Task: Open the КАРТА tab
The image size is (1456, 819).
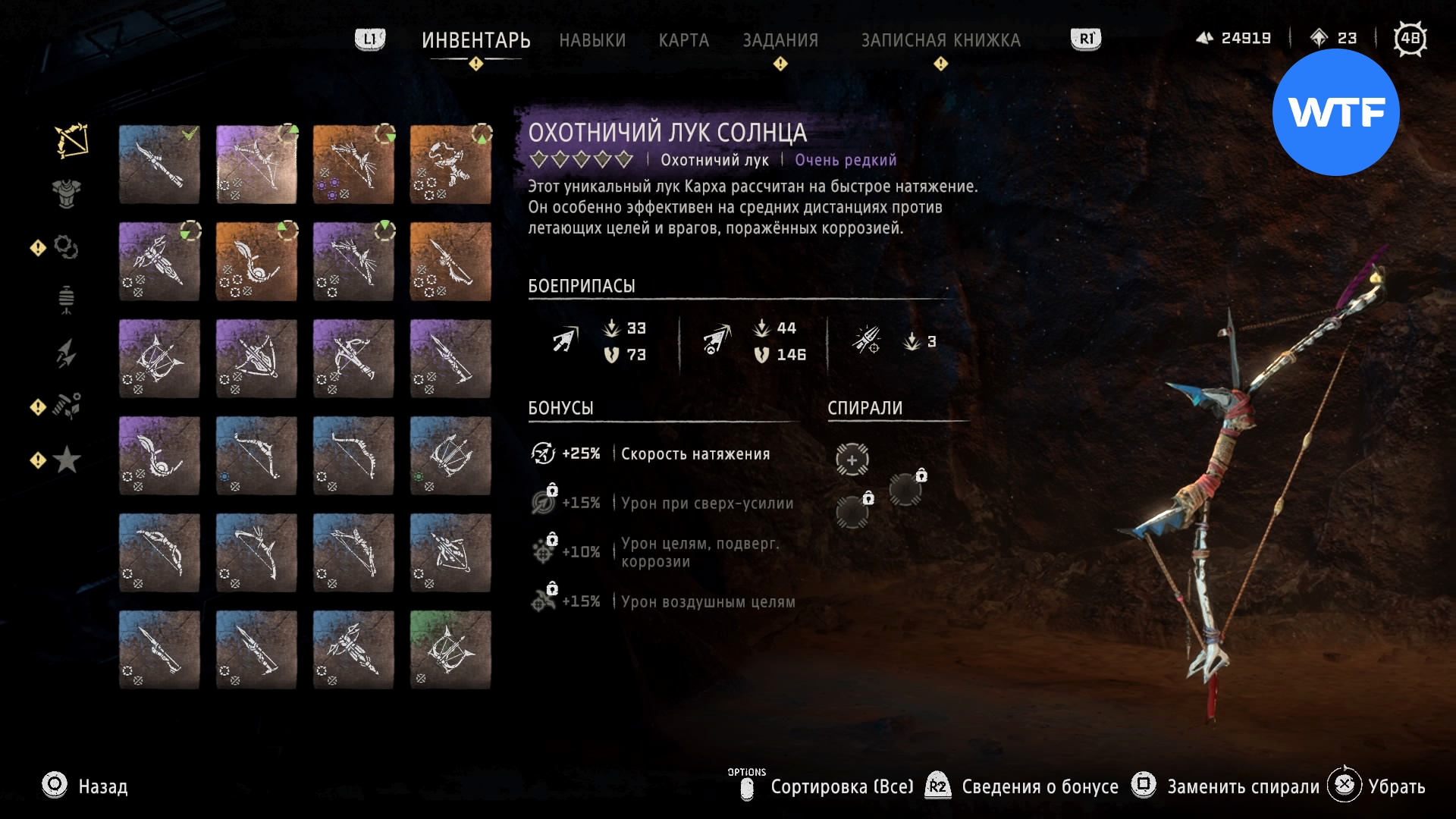Action: [x=683, y=40]
